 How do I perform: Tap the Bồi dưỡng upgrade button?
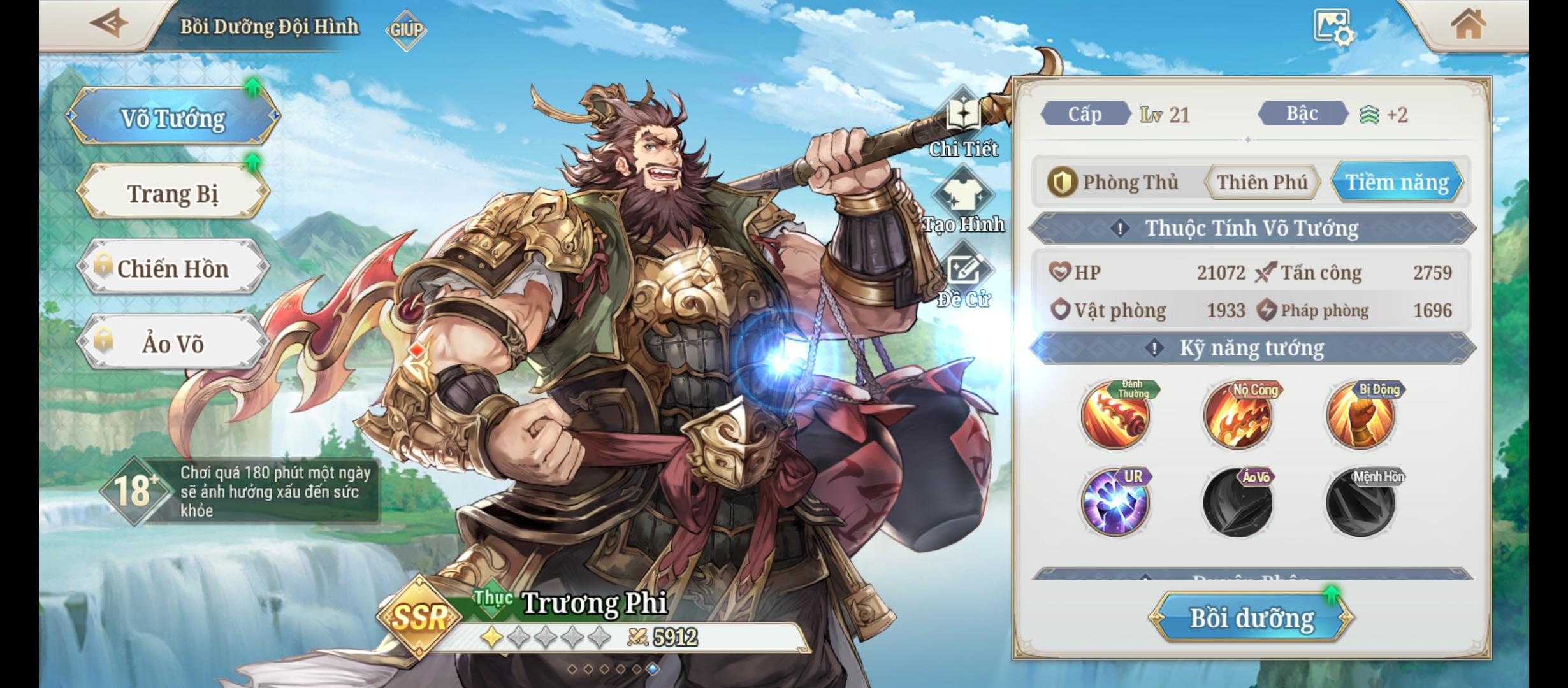coord(1252,618)
